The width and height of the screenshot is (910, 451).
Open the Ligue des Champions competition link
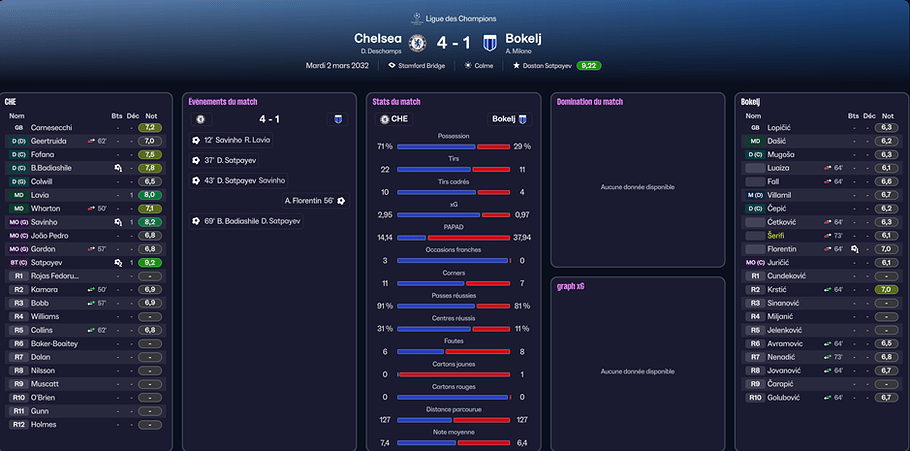tap(454, 17)
